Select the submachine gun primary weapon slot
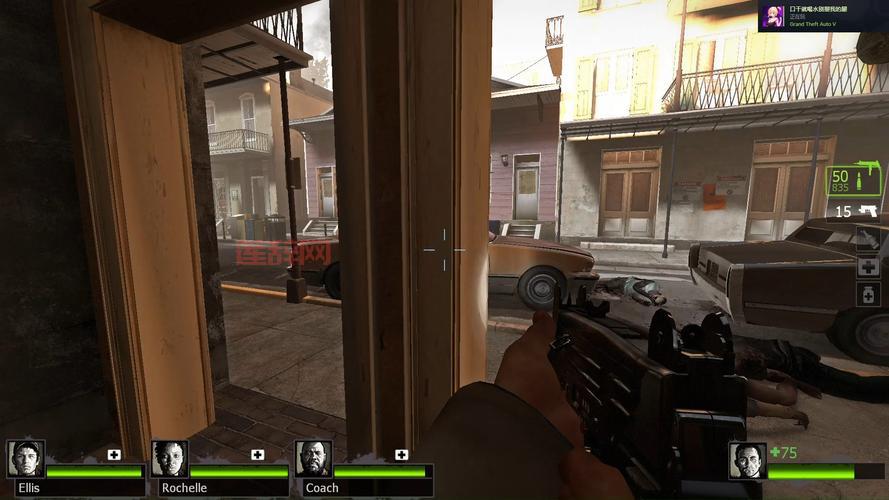The height and width of the screenshot is (500, 889). [x=853, y=180]
